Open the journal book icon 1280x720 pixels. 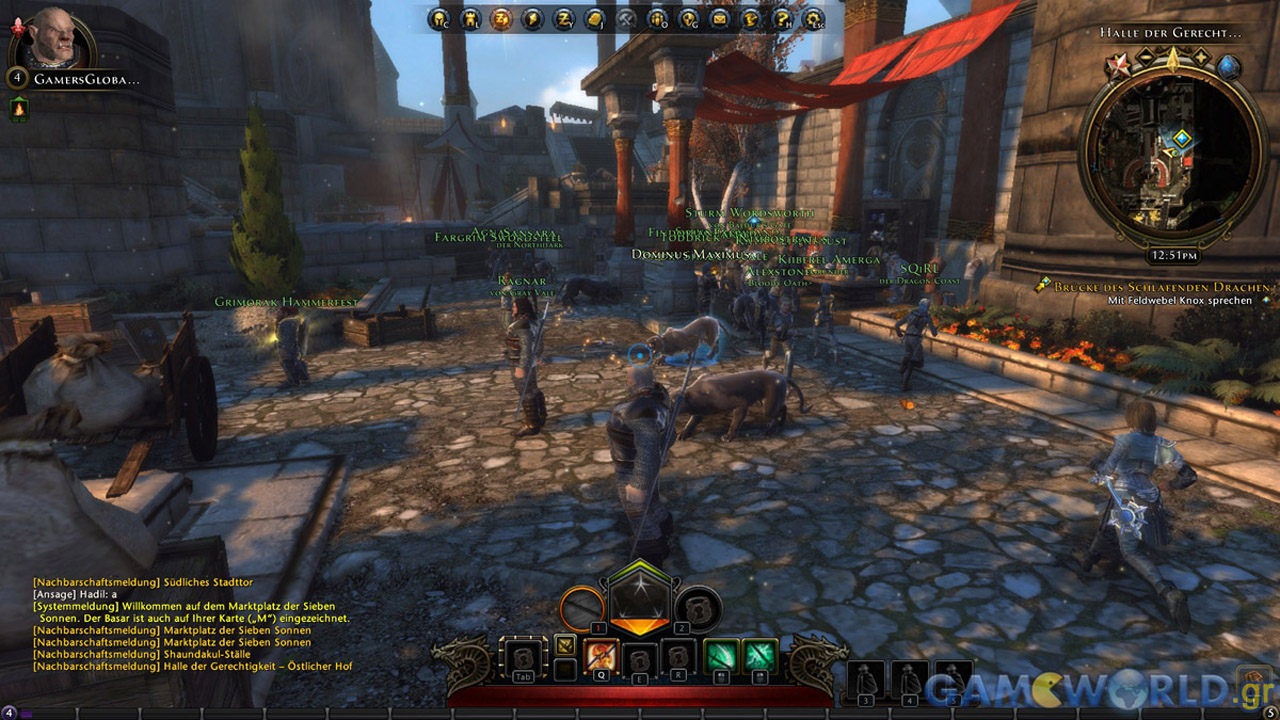pos(595,18)
